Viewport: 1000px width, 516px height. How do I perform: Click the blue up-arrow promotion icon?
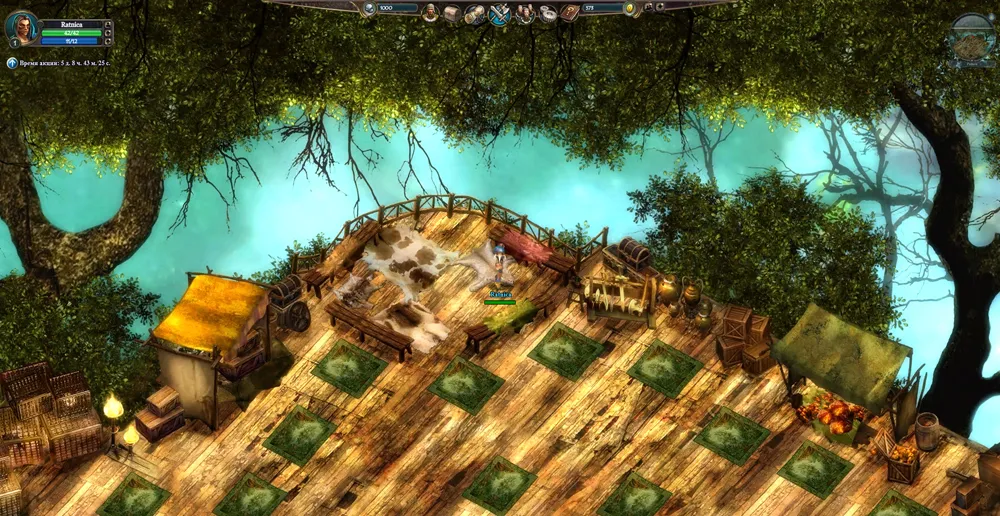(x=12, y=62)
